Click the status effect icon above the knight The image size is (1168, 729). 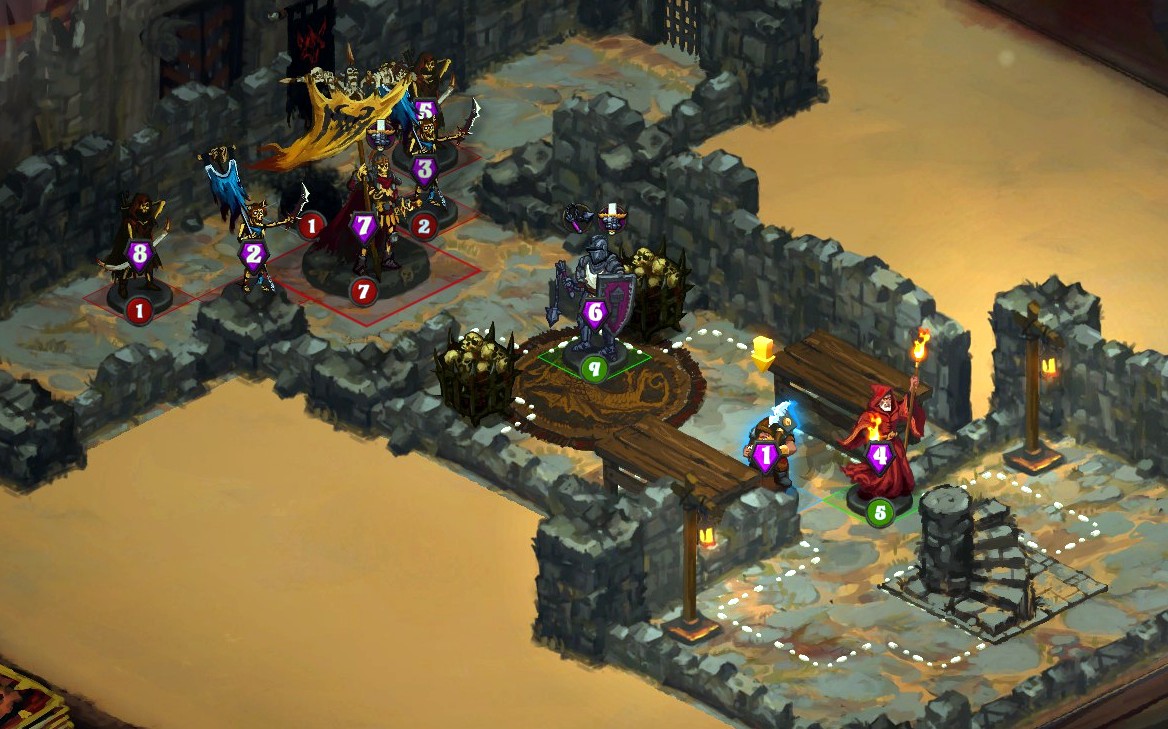click(610, 214)
